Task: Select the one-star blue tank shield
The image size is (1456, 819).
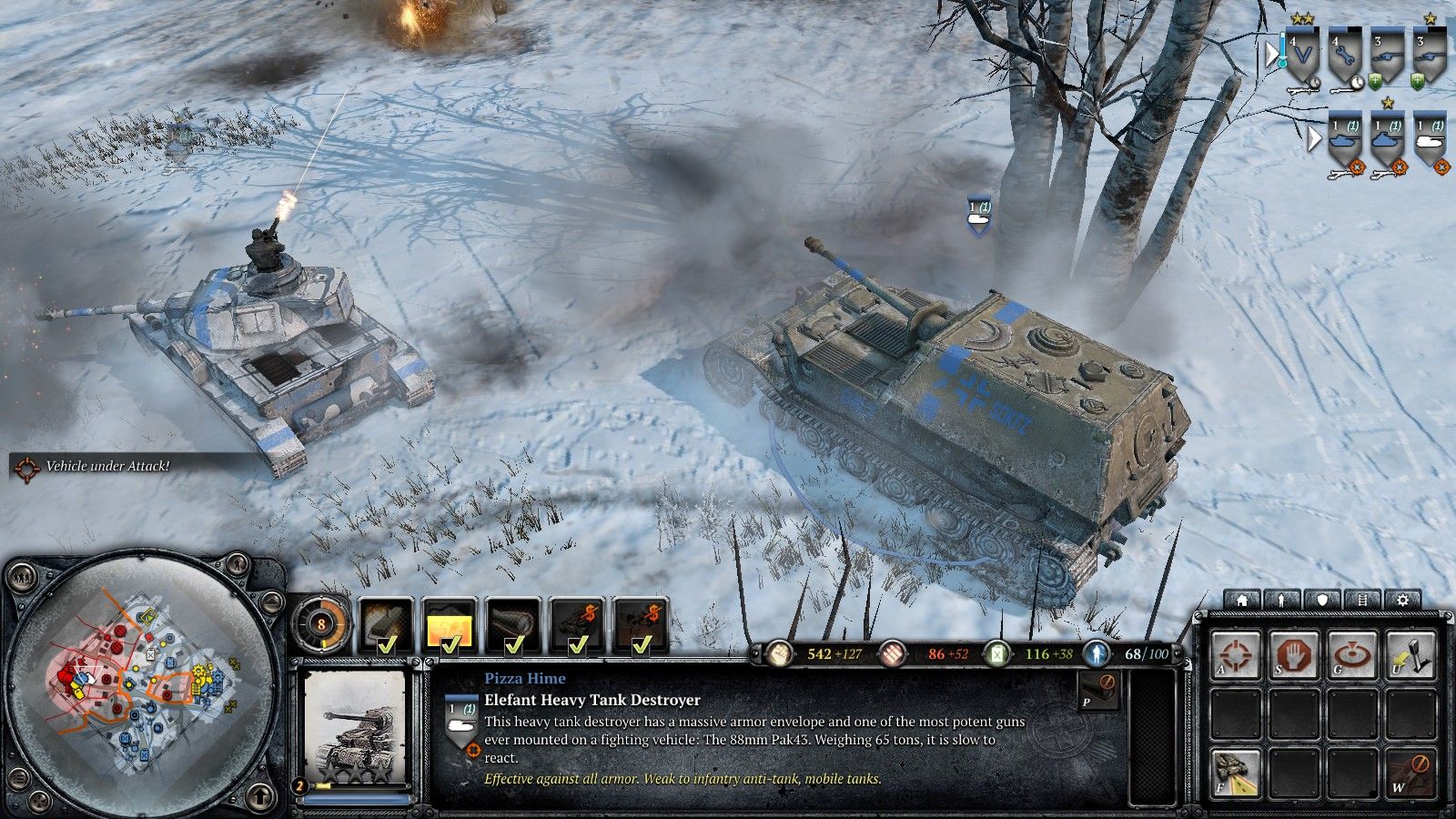Action: 1387,138
